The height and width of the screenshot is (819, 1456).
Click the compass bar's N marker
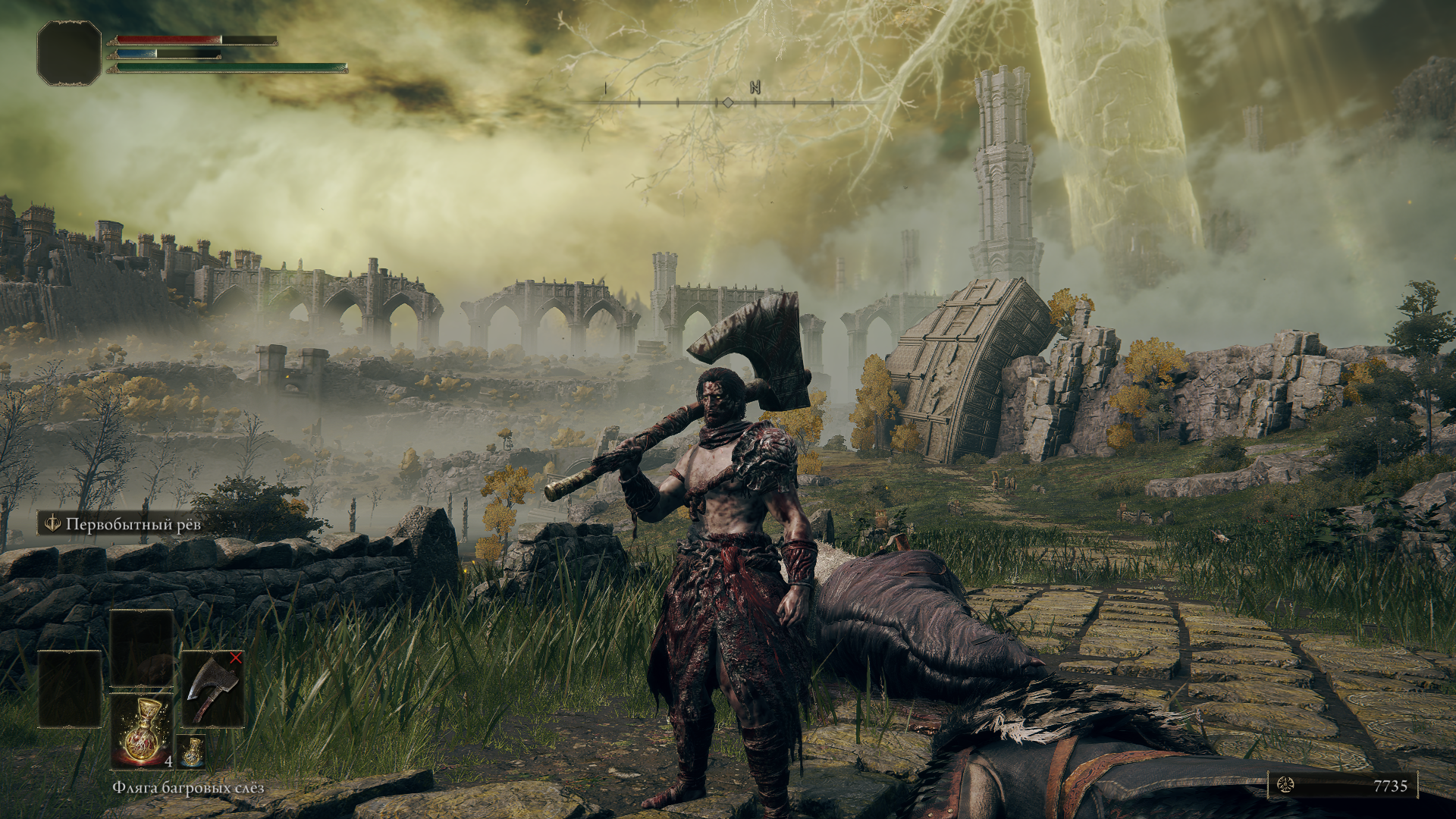(755, 88)
